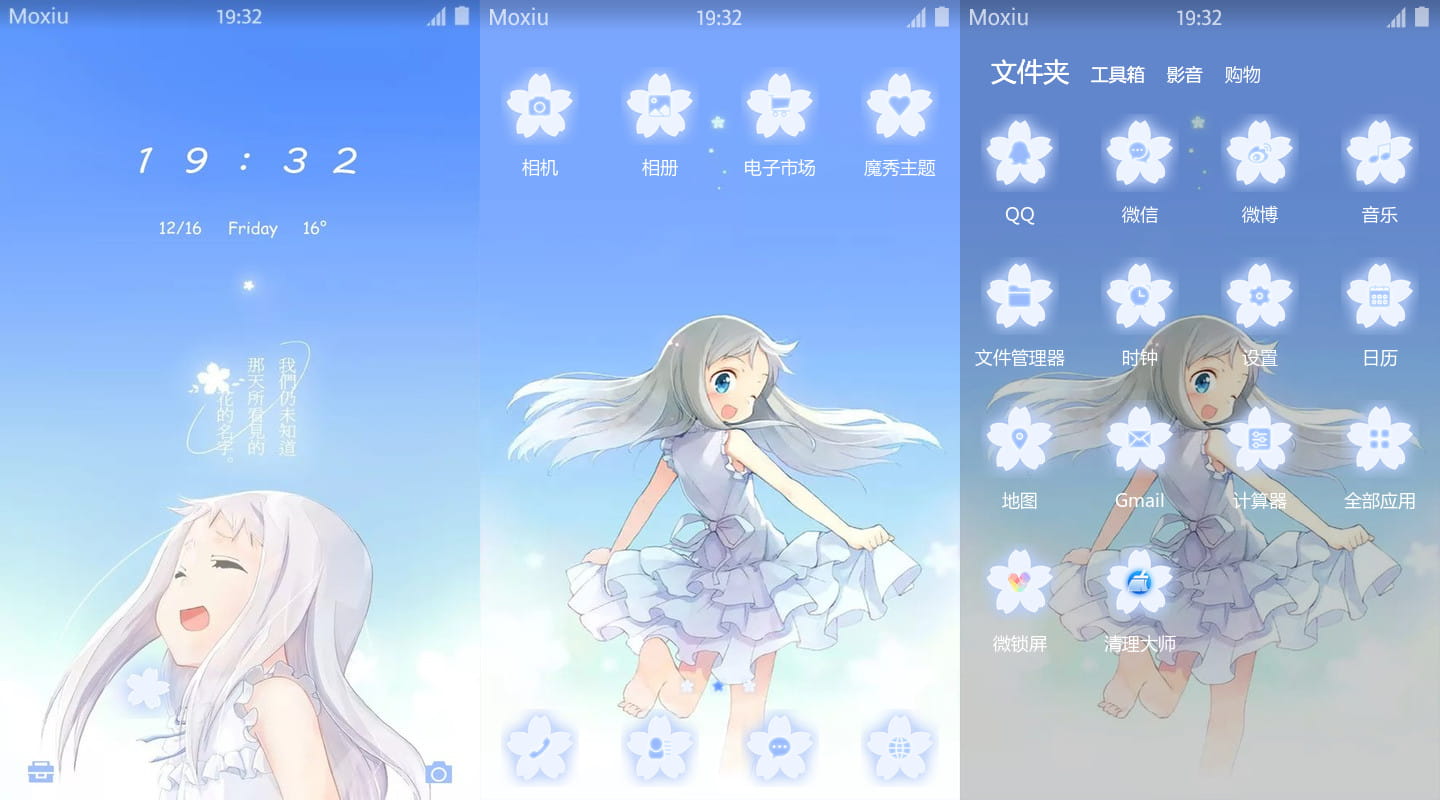Screen dimensions: 1440x800
Task: Switch to the 工具箱 tab
Action: tap(1117, 75)
